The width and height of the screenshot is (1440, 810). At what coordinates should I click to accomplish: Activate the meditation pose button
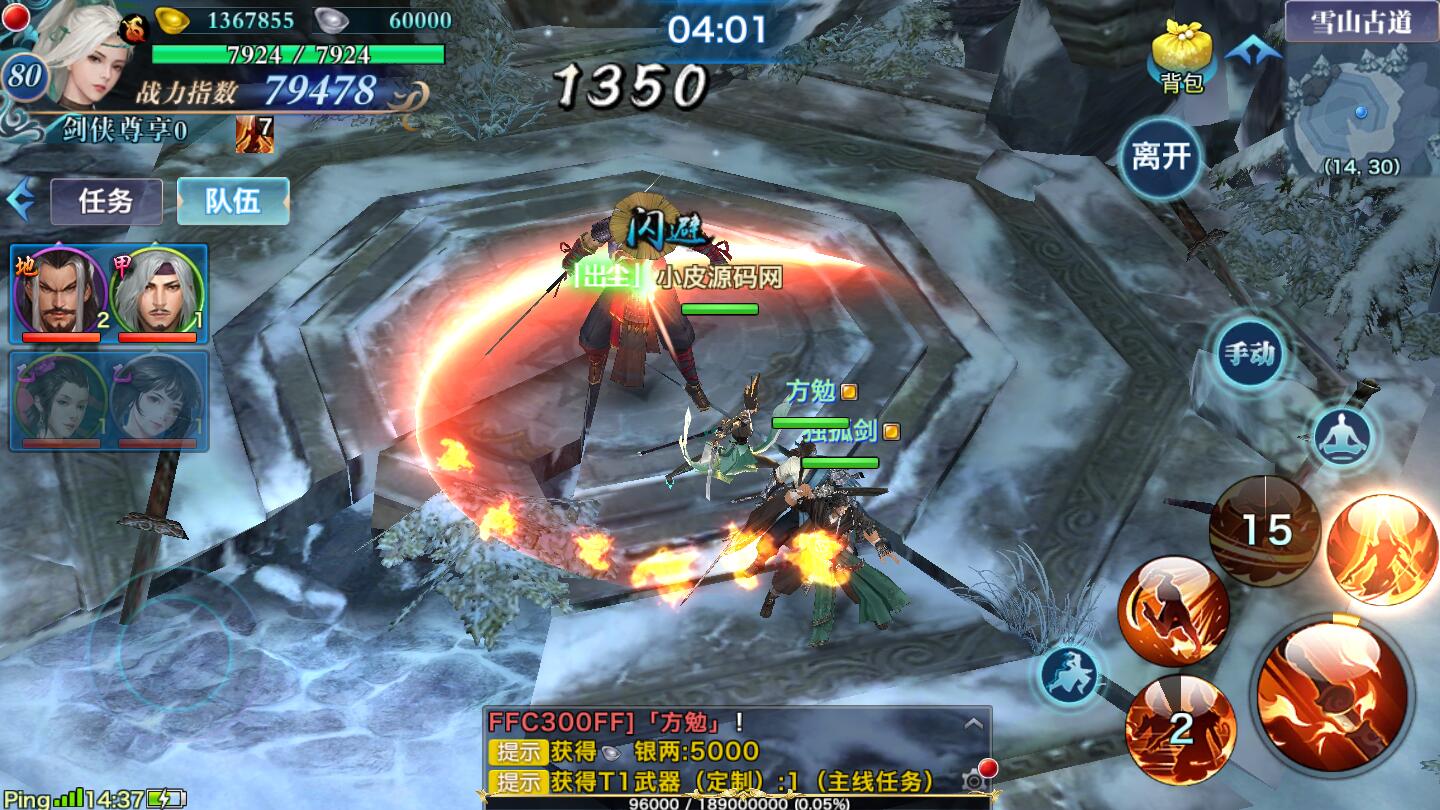point(1342,437)
